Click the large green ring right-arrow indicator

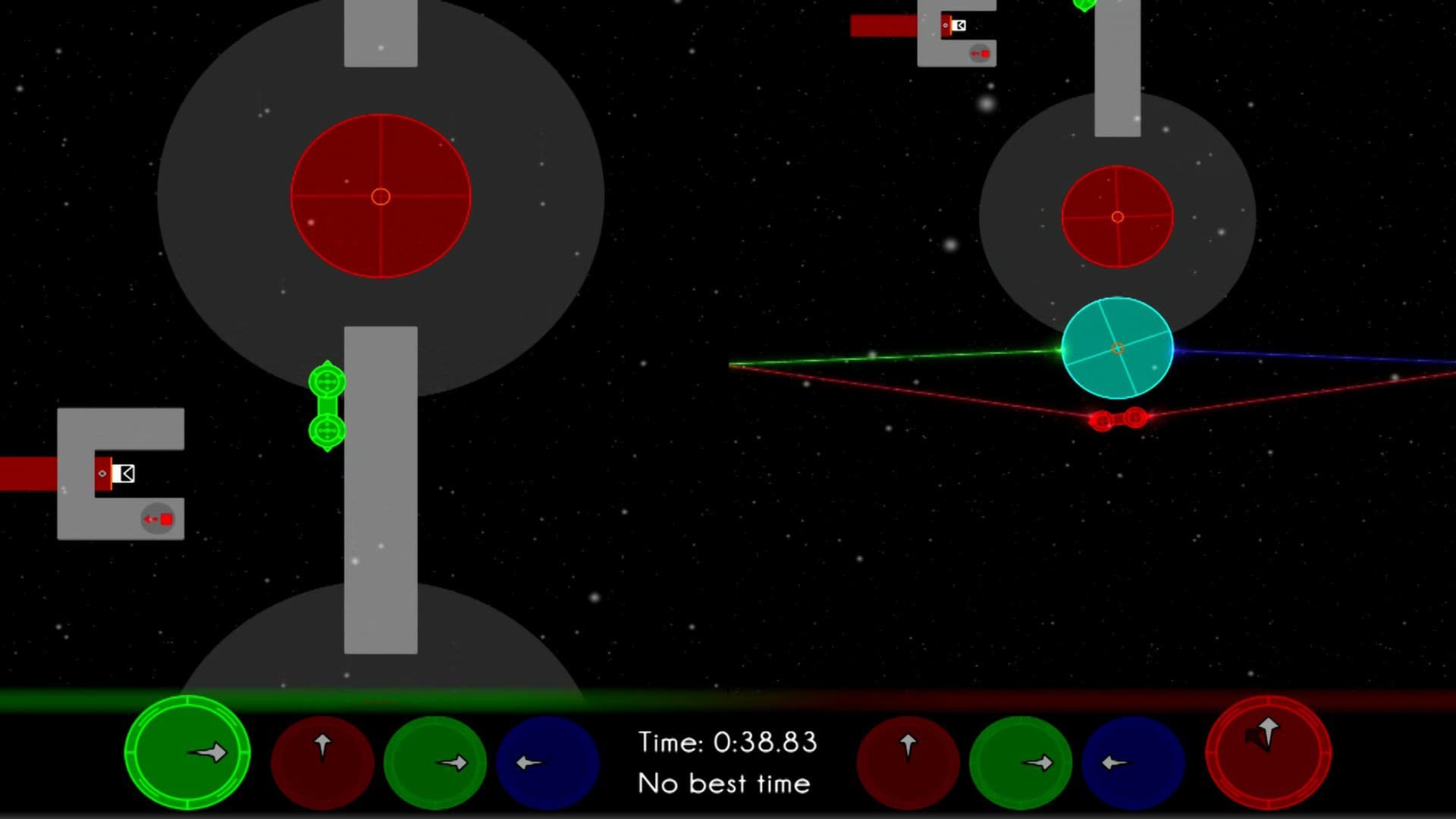coord(187,752)
